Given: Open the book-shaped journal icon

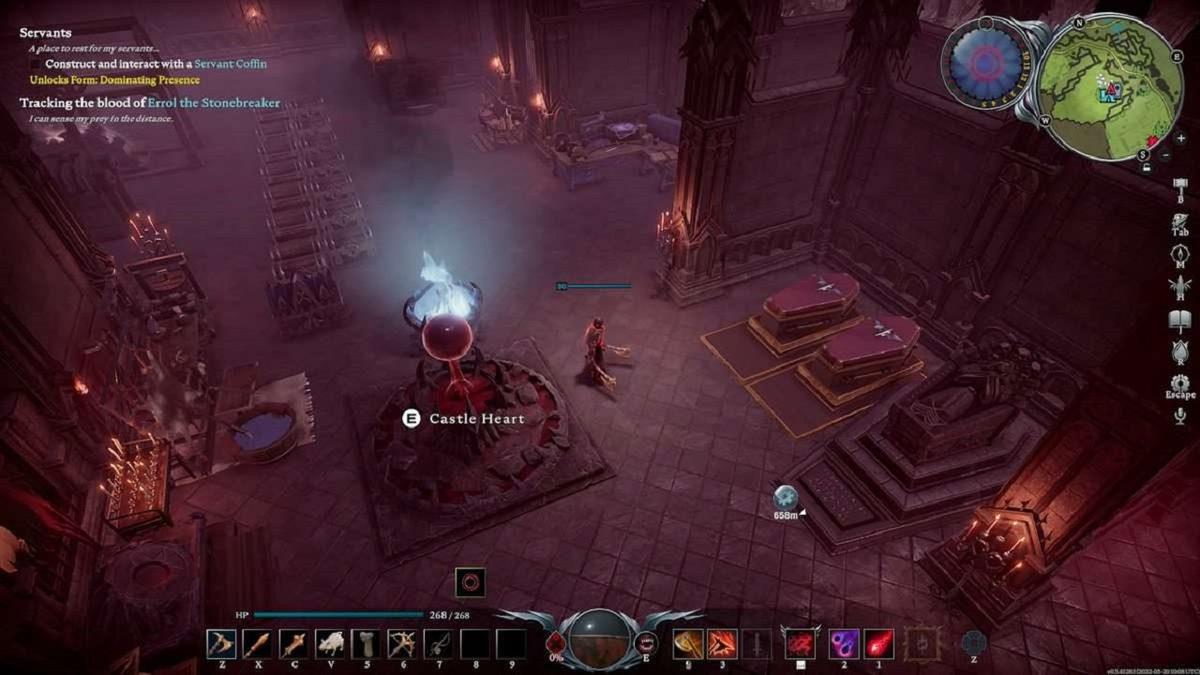Looking at the screenshot, I should 1180,320.
